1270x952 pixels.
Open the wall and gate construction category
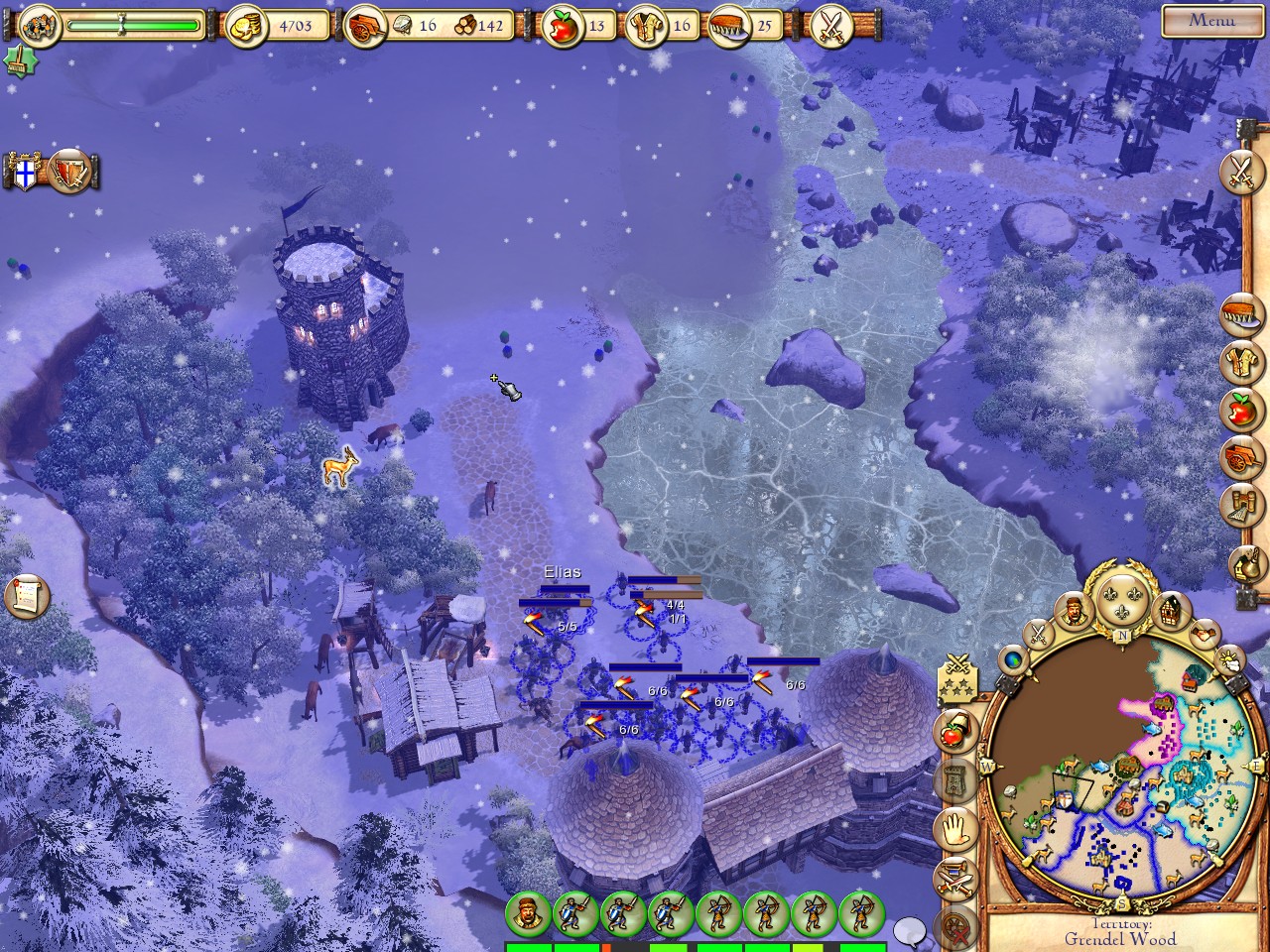pos(1240,506)
